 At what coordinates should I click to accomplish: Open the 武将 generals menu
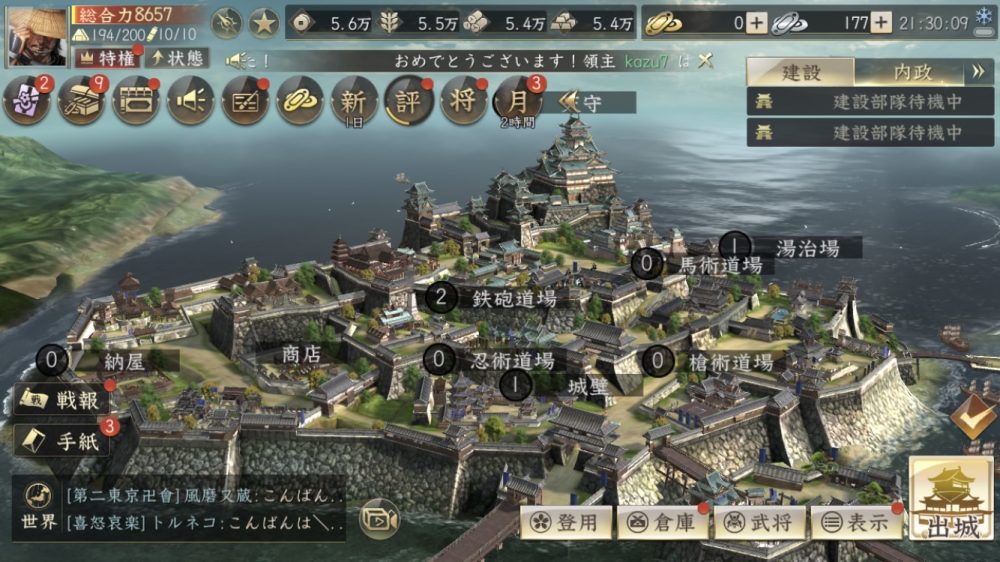pyautogui.click(x=758, y=521)
